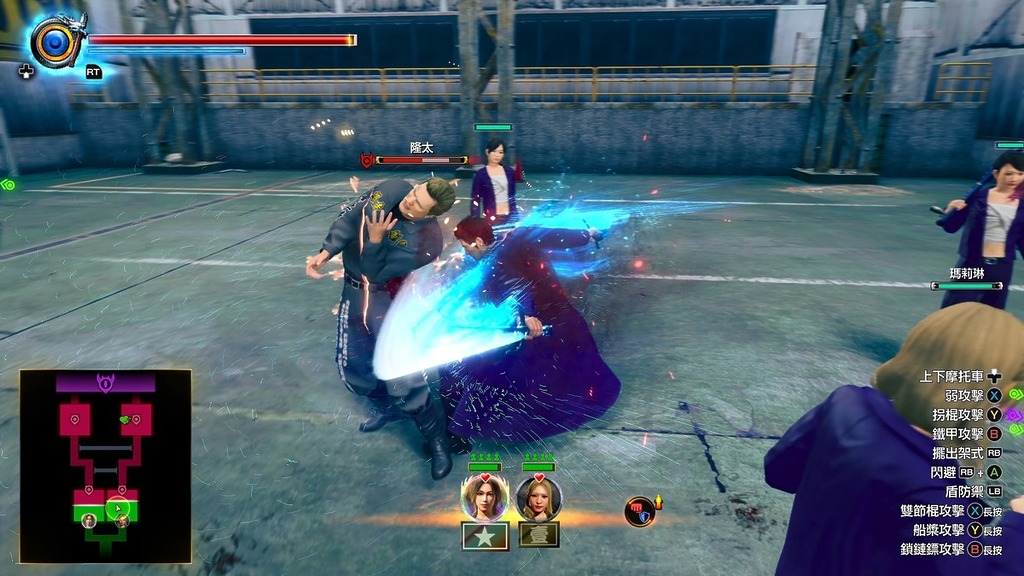Click the white star rank badge
Image resolution: width=1024 pixels, height=576 pixels.
(x=485, y=536)
